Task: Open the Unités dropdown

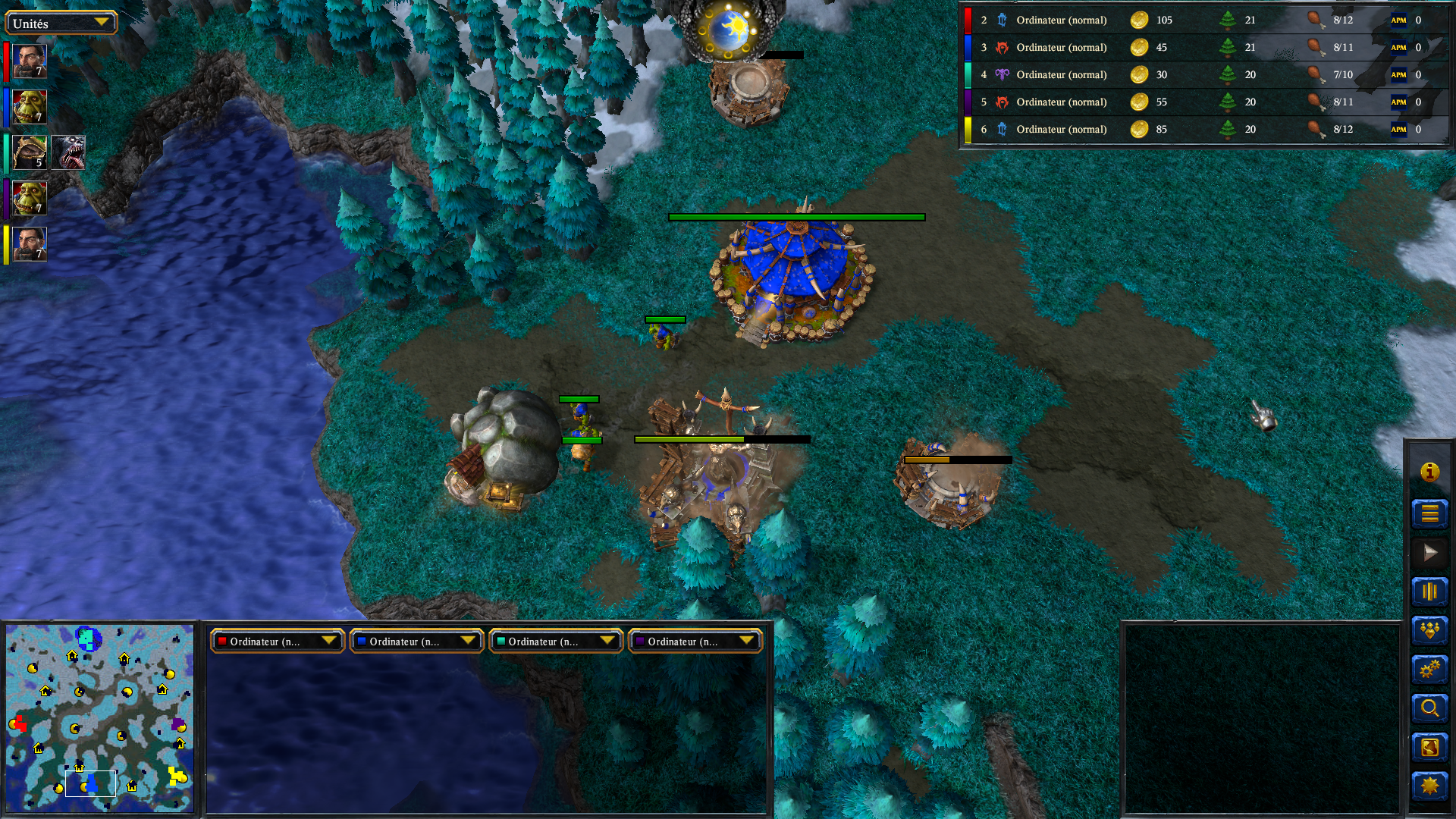Action: pos(61,23)
